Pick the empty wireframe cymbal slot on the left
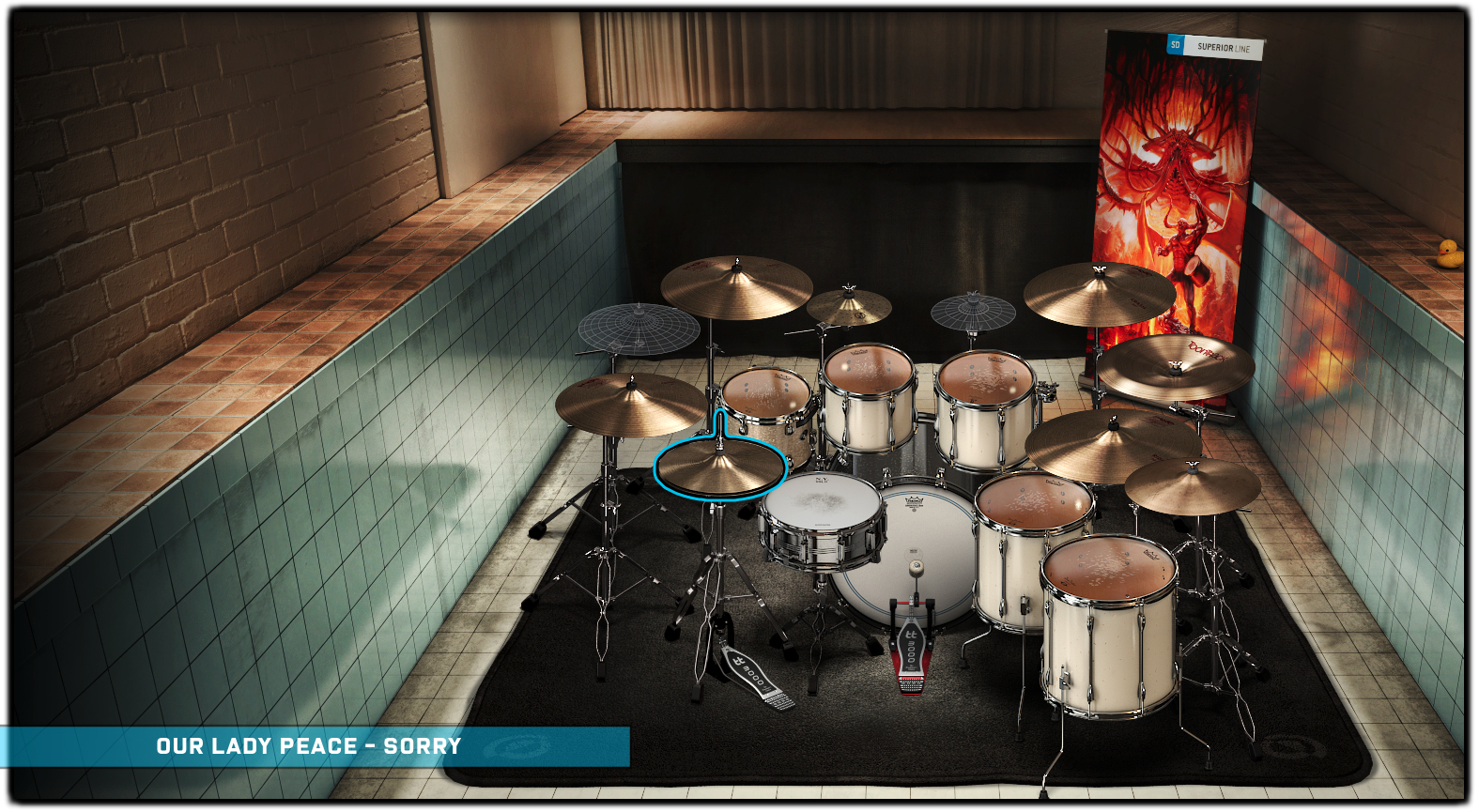This screenshot has height=812, width=1479. click(x=639, y=328)
